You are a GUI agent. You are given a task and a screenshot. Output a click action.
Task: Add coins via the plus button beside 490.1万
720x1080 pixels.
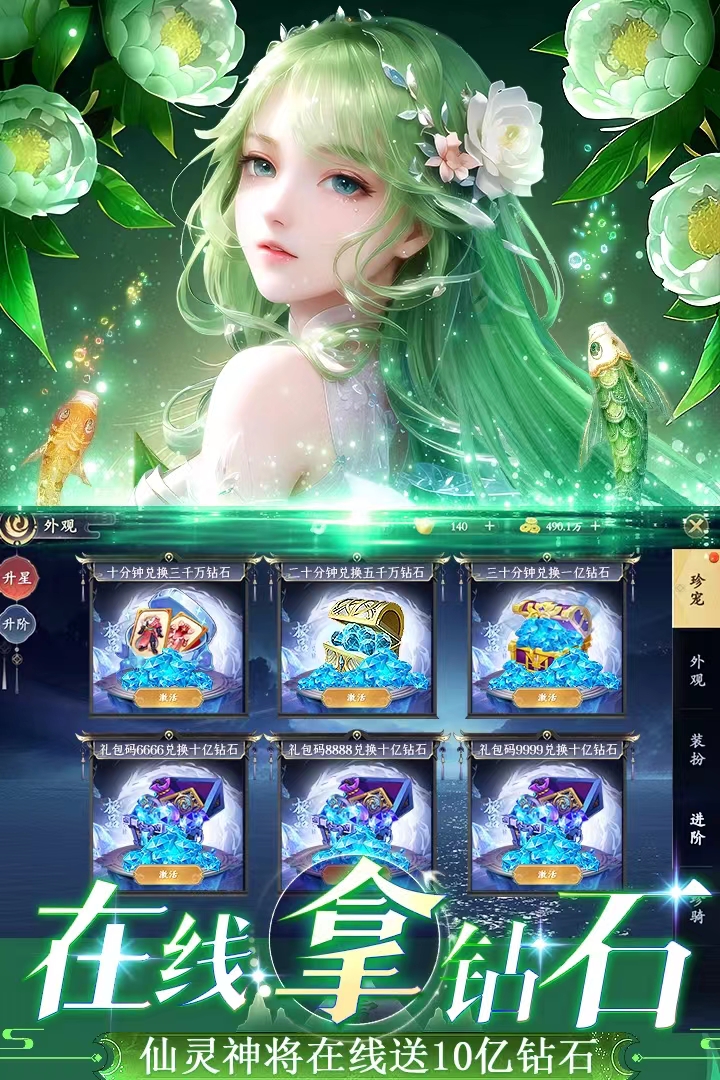tap(596, 526)
